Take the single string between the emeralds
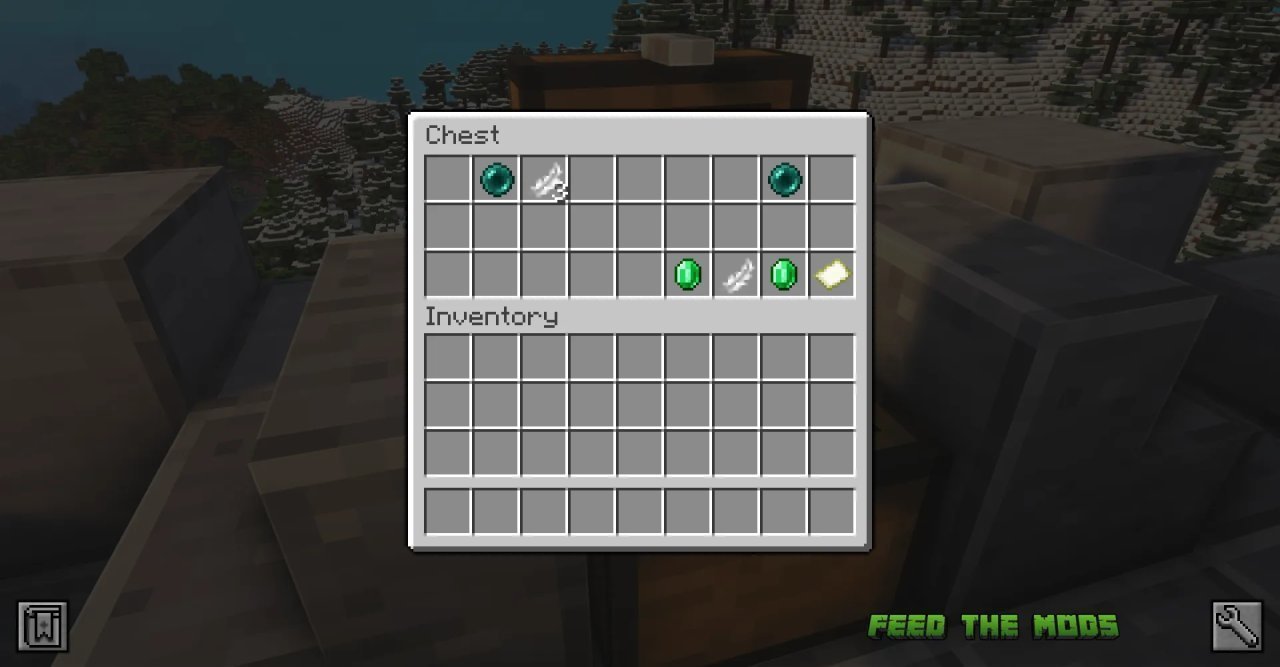Viewport: 1280px width, 667px height. pyautogui.click(x=737, y=274)
